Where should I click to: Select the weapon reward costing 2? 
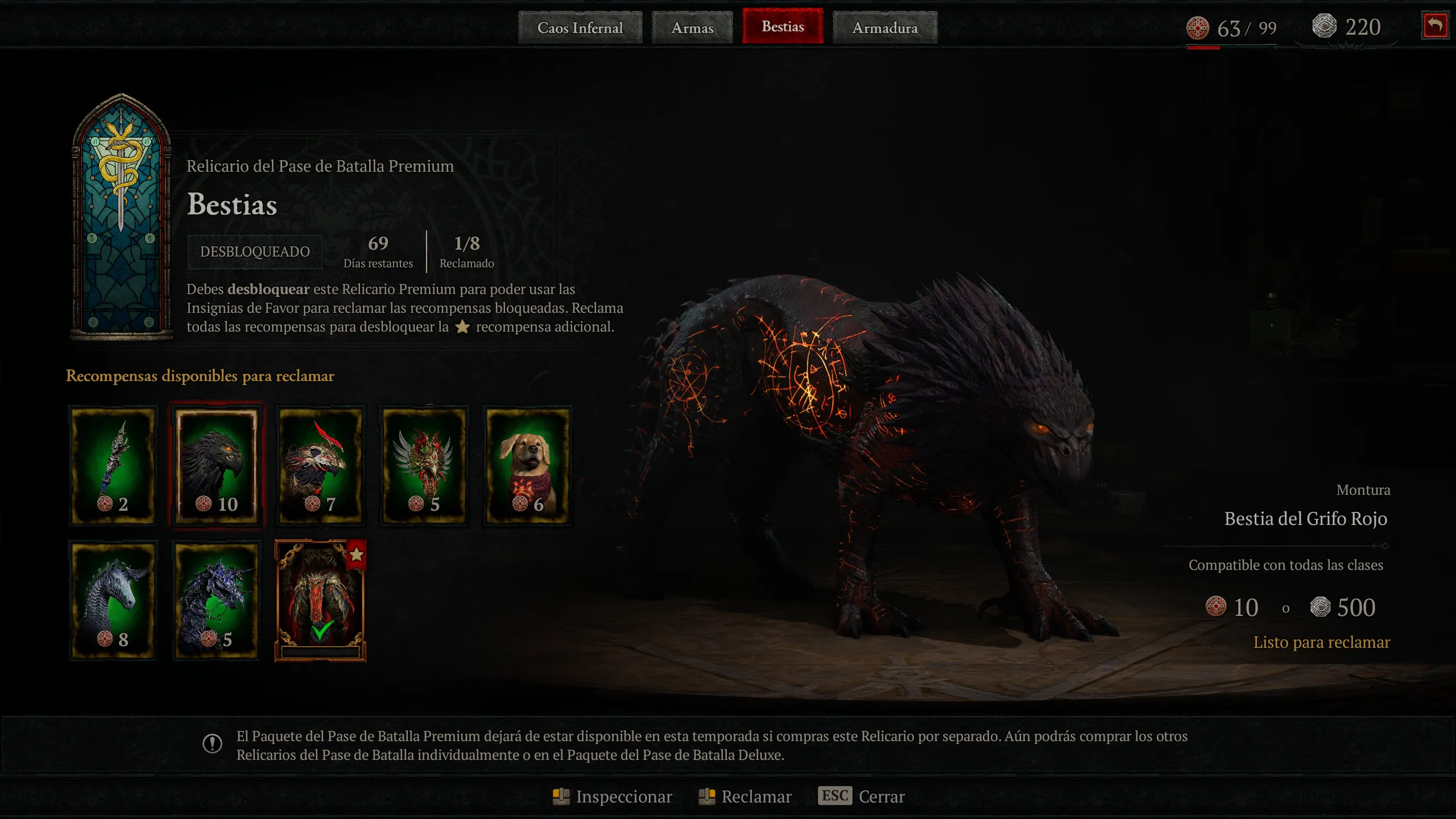[113, 465]
